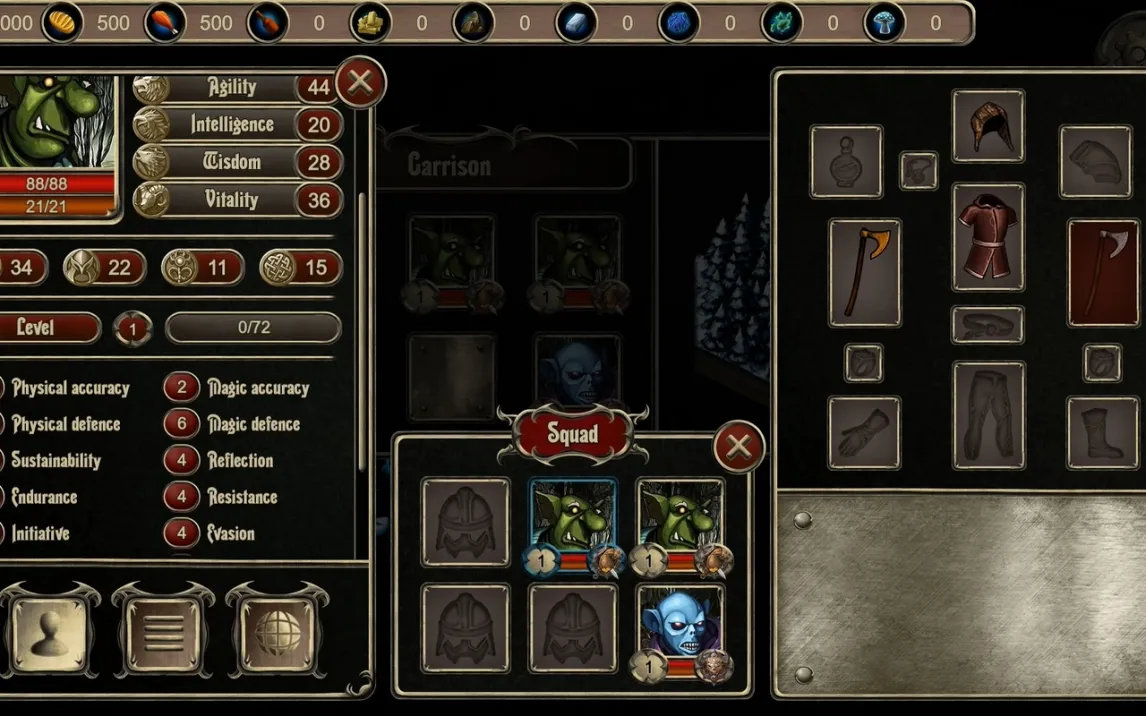Select the red tunic armor slot
1146x716 pixels.
coord(988,237)
